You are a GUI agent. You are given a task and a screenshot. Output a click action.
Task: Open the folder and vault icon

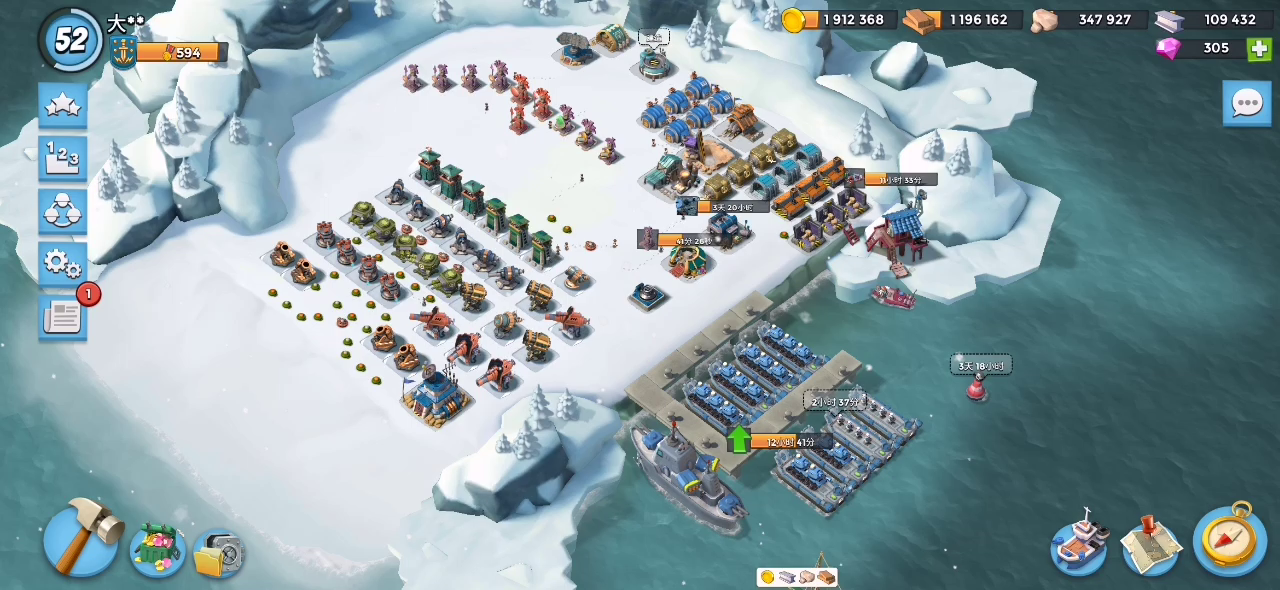[218, 553]
